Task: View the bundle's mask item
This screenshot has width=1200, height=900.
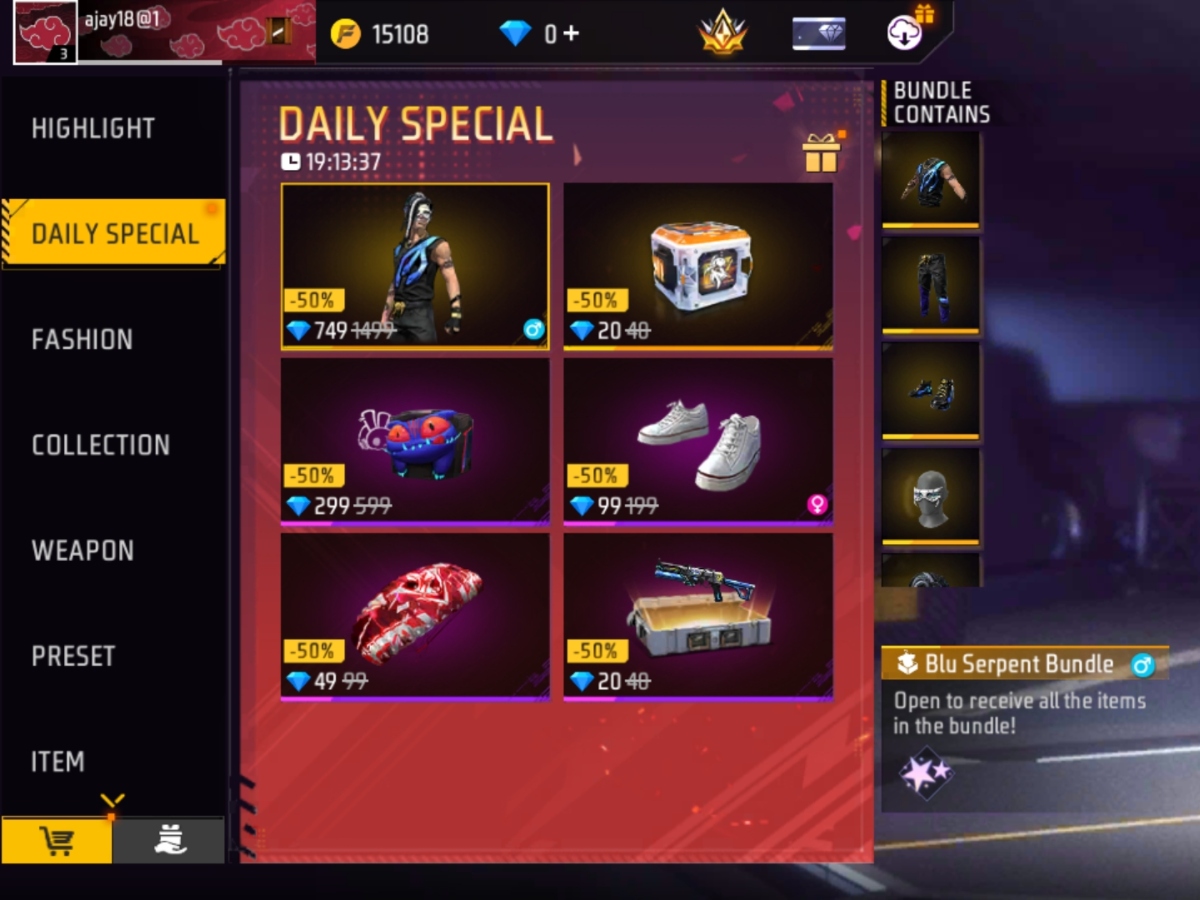Action: (x=930, y=496)
